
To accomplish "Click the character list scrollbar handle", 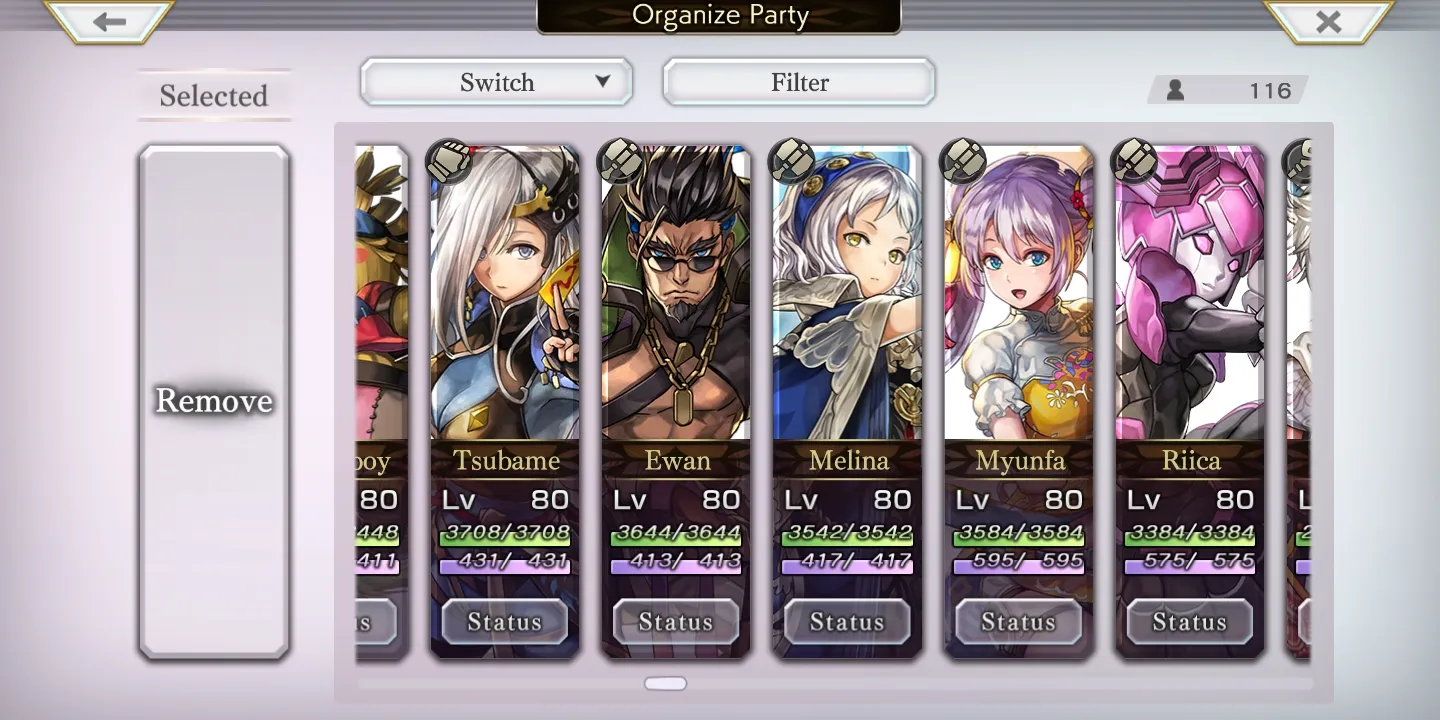I will coord(665,684).
